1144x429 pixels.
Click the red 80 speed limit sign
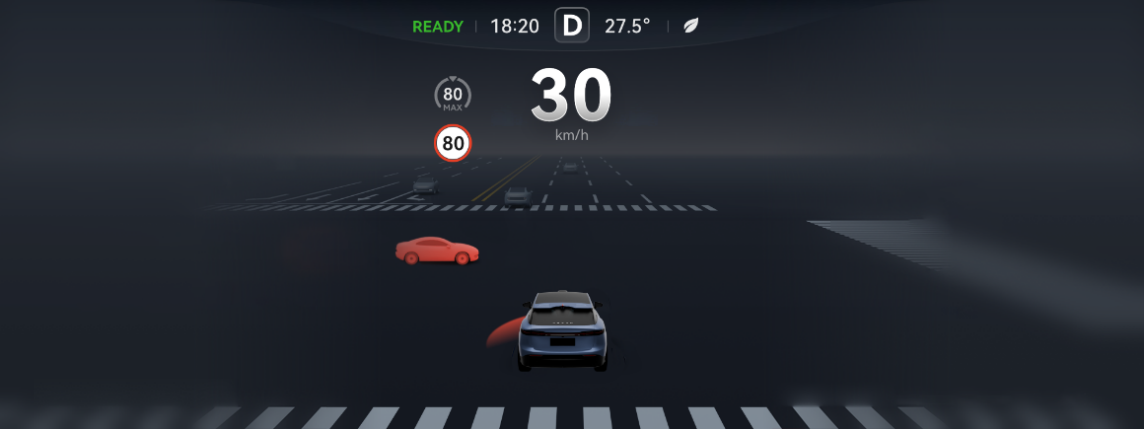coord(453,143)
